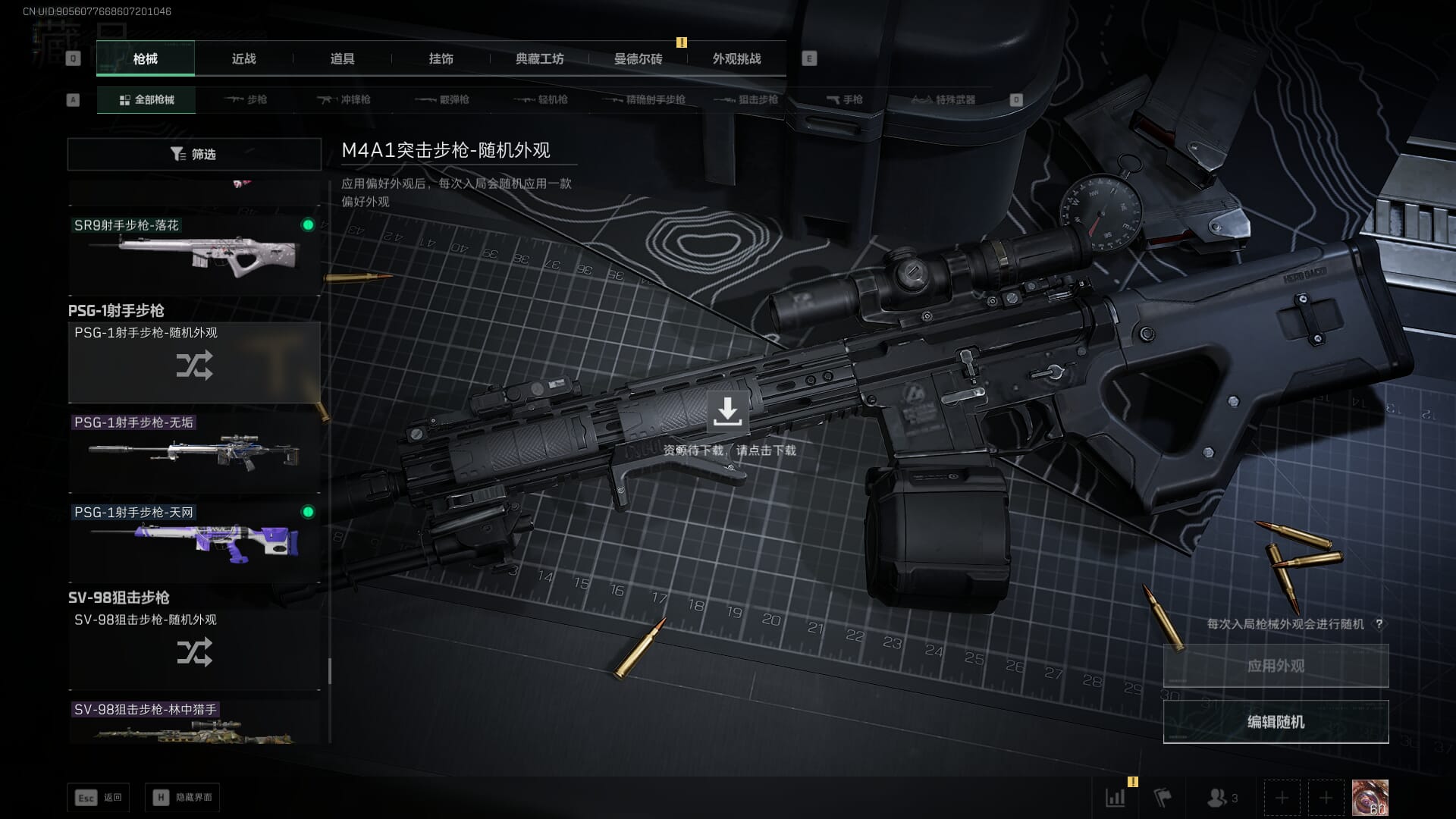Screen dimensions: 1456x819
Task: Select the 挂饰 charms tab
Action: pos(441,59)
